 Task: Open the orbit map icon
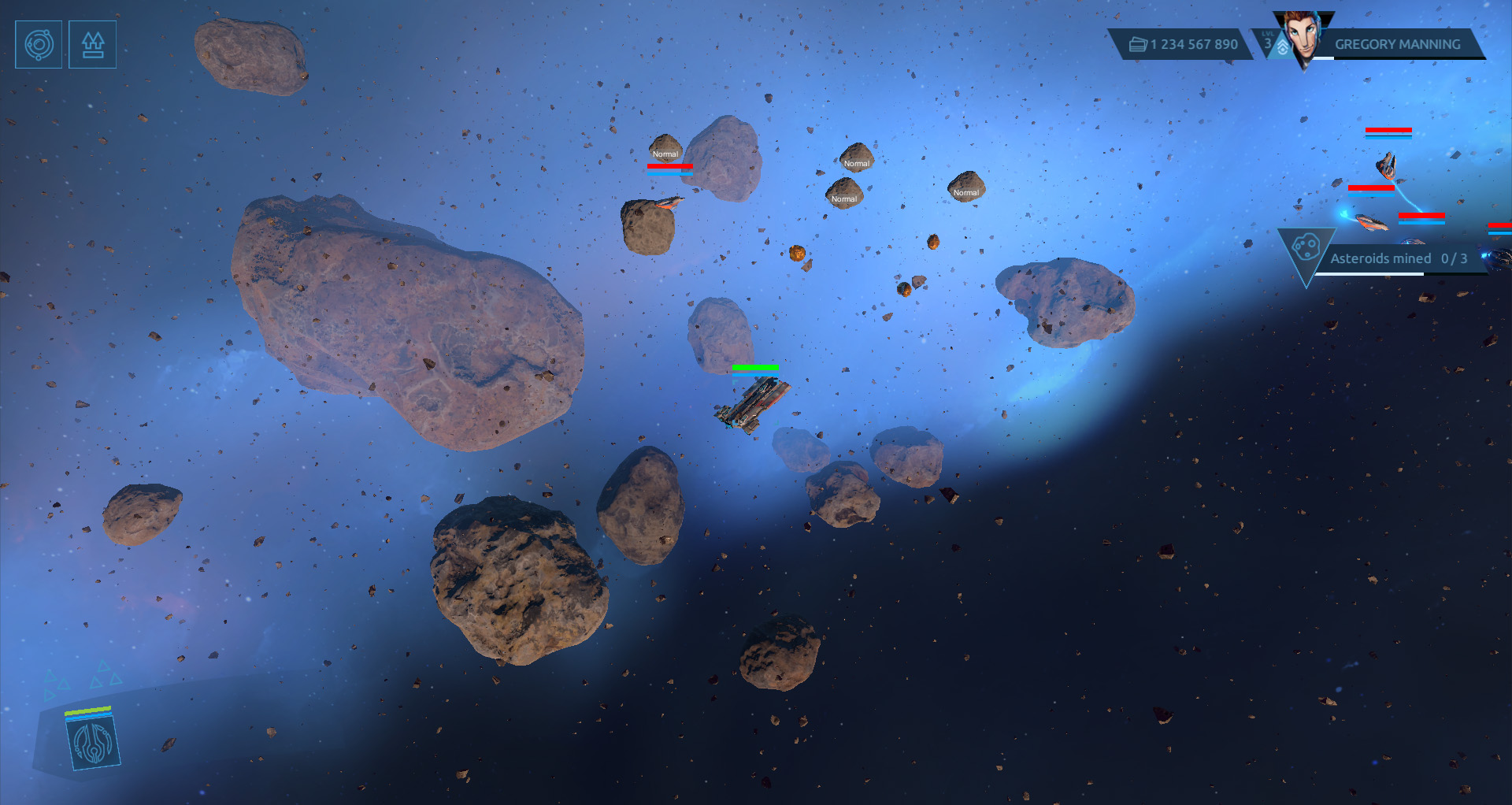(x=39, y=45)
